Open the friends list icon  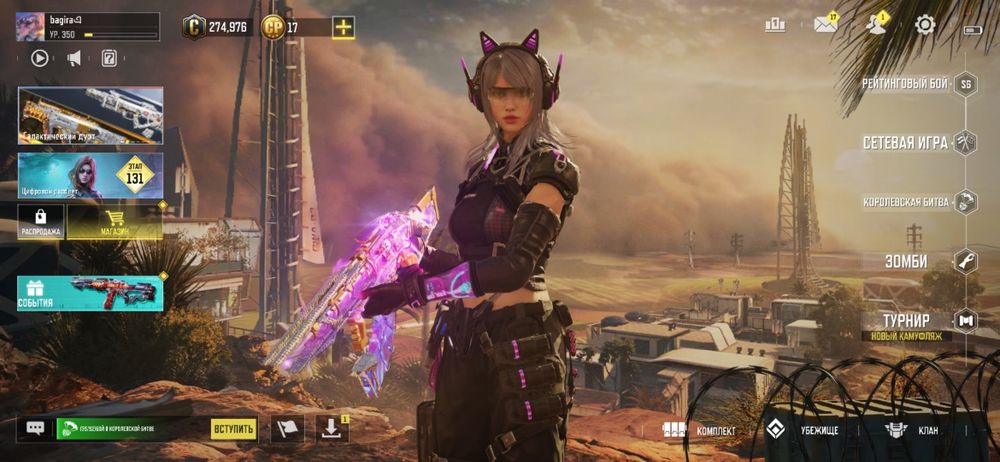(x=876, y=25)
